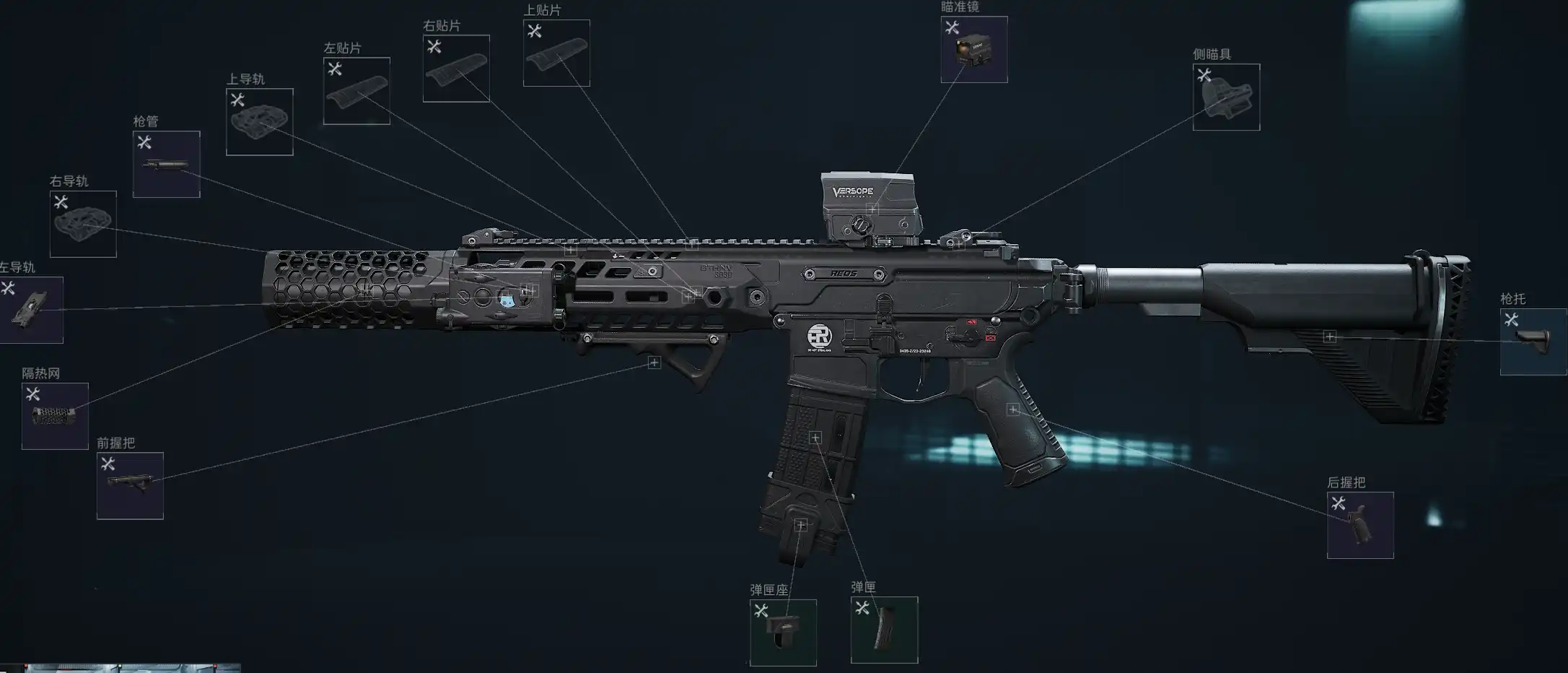The width and height of the screenshot is (1568, 673).
Task: Select the 左导轨 left rail slot
Action: pyautogui.click(x=31, y=310)
